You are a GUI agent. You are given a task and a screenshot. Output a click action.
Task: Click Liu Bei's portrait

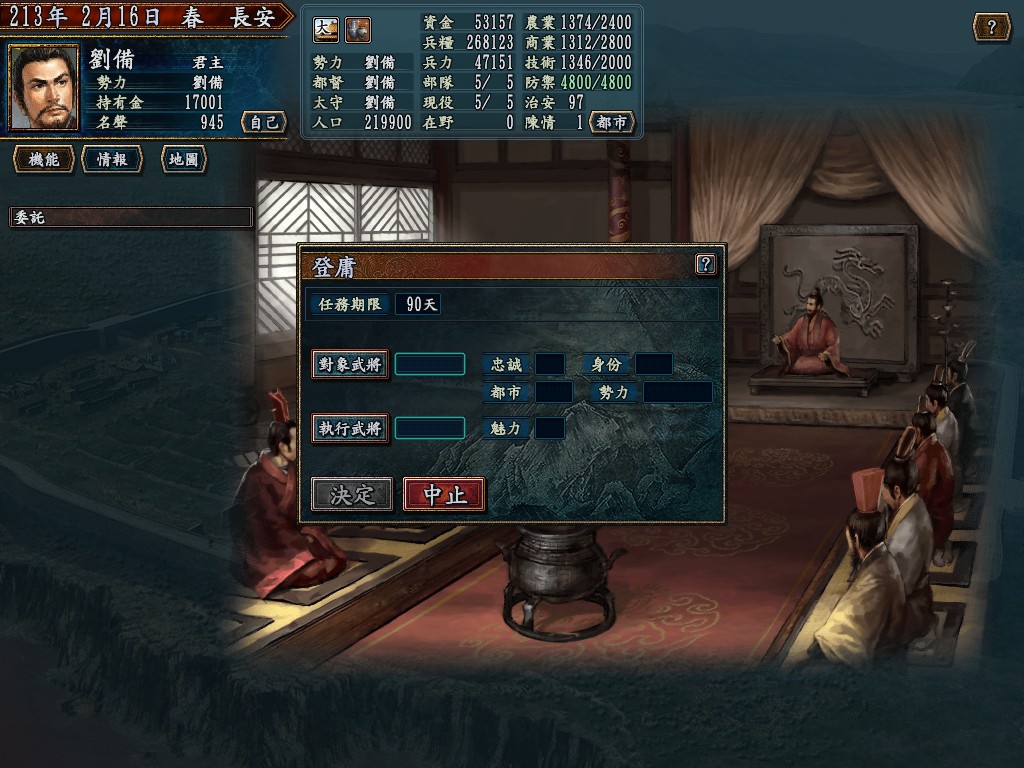click(45, 88)
